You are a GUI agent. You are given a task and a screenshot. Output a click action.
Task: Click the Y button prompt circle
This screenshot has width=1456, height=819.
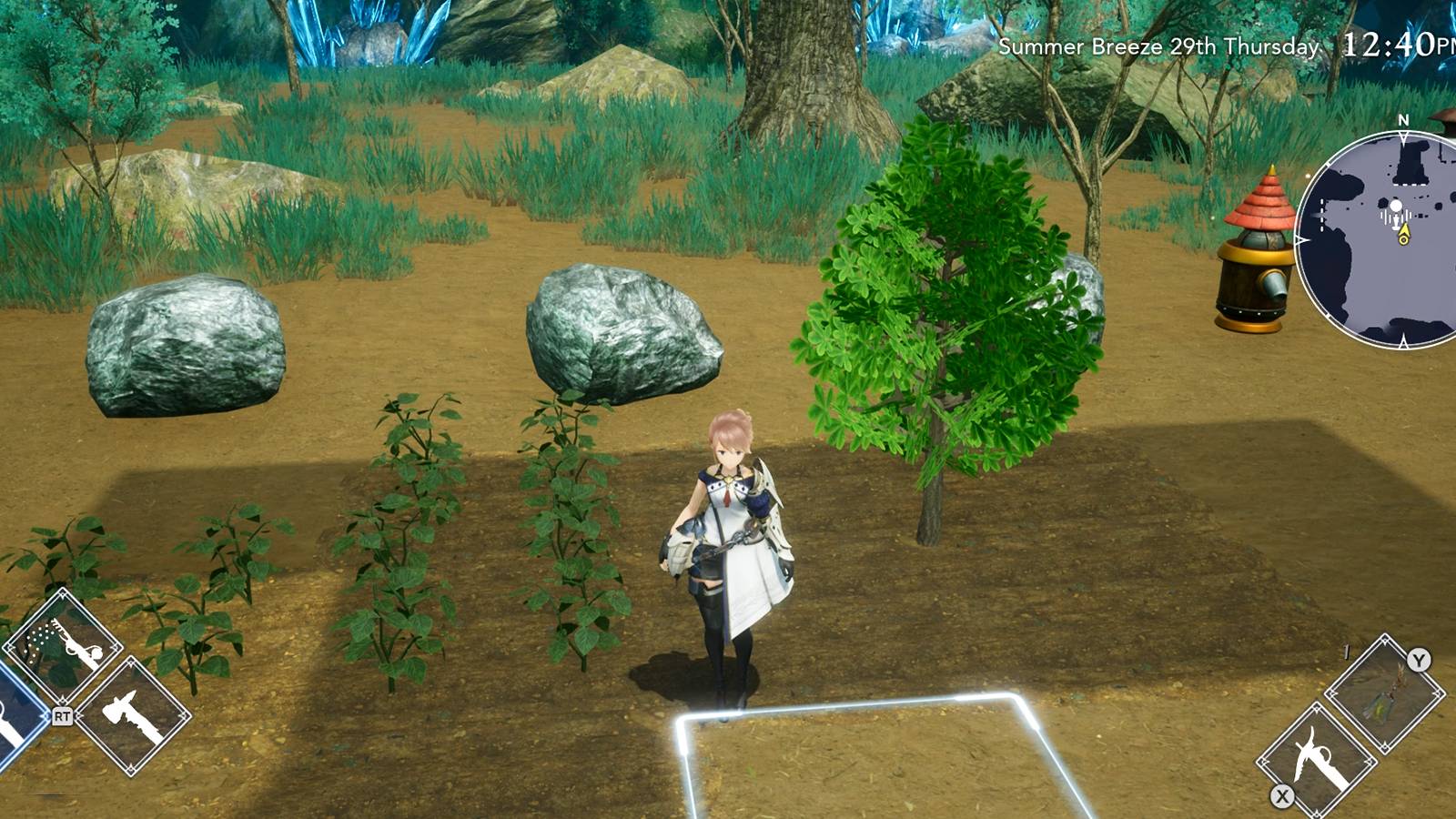pyautogui.click(x=1419, y=659)
